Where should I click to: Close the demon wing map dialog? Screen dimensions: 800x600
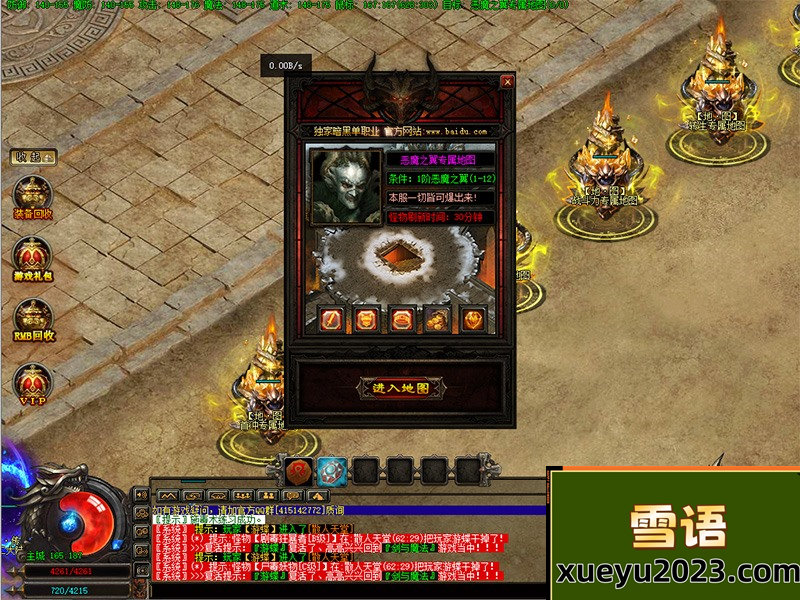point(507,83)
